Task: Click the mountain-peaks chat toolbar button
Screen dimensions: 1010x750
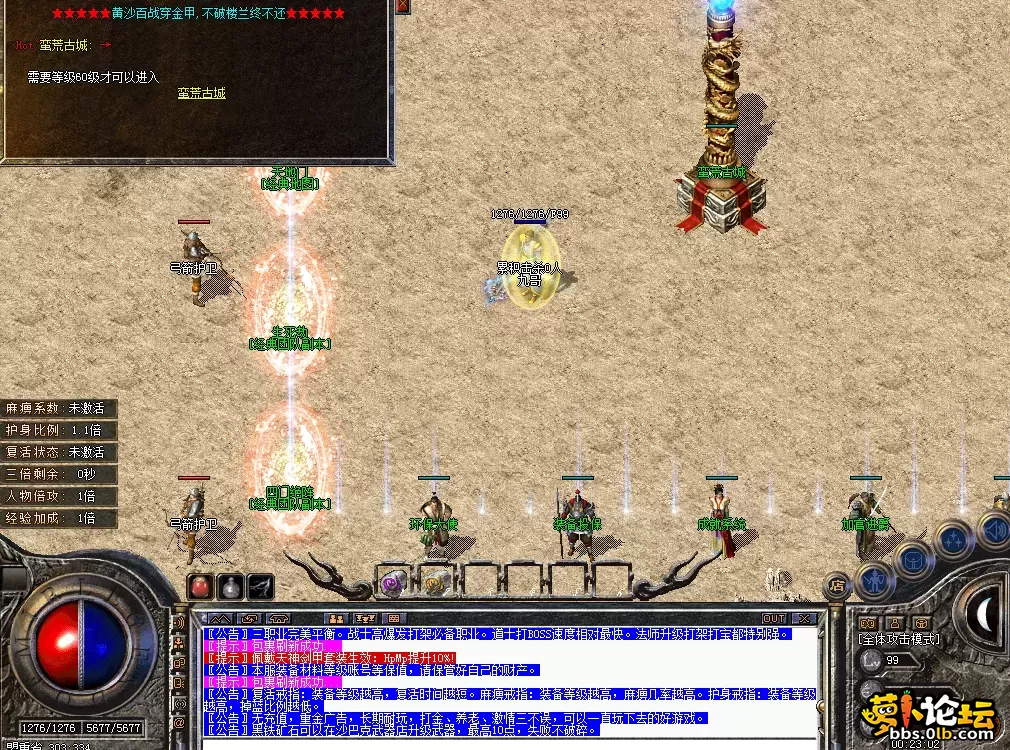Action: (220, 619)
